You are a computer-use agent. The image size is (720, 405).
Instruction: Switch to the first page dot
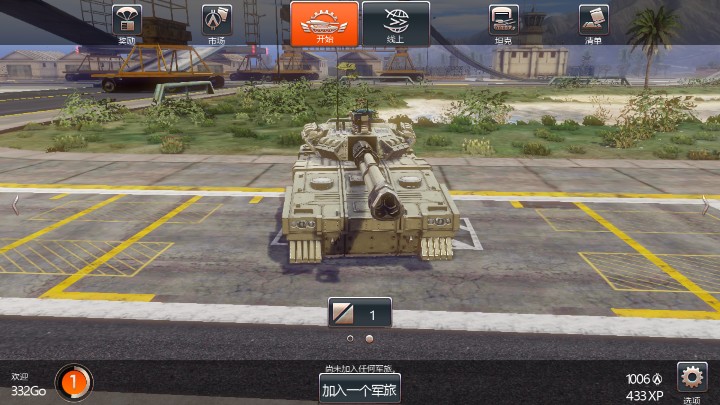pos(350,339)
